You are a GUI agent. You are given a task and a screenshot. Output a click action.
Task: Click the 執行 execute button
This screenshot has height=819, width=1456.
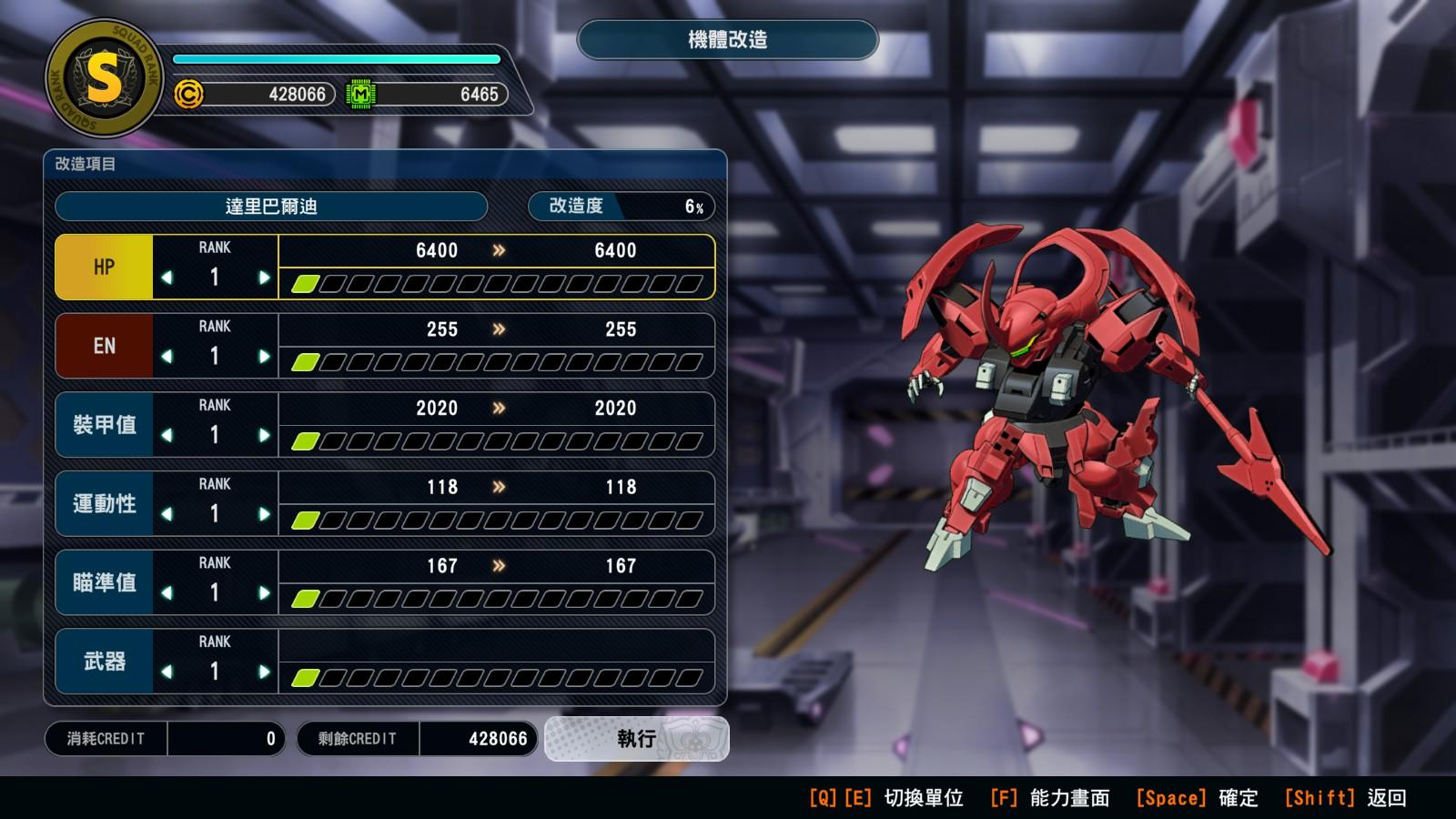(x=636, y=738)
